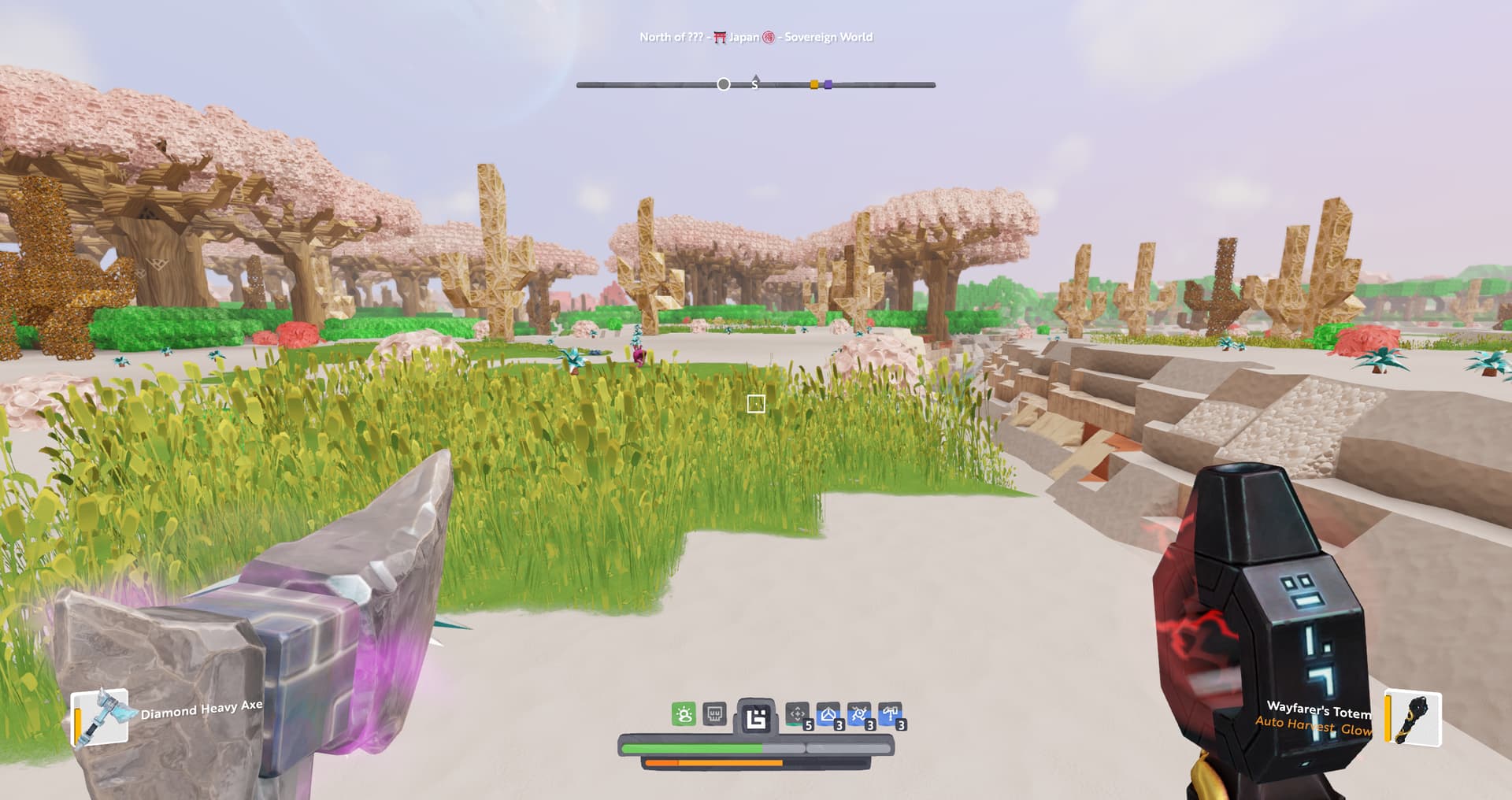The image size is (1512, 800).
Task: Open the central block-face menu icon
Action: (756, 717)
